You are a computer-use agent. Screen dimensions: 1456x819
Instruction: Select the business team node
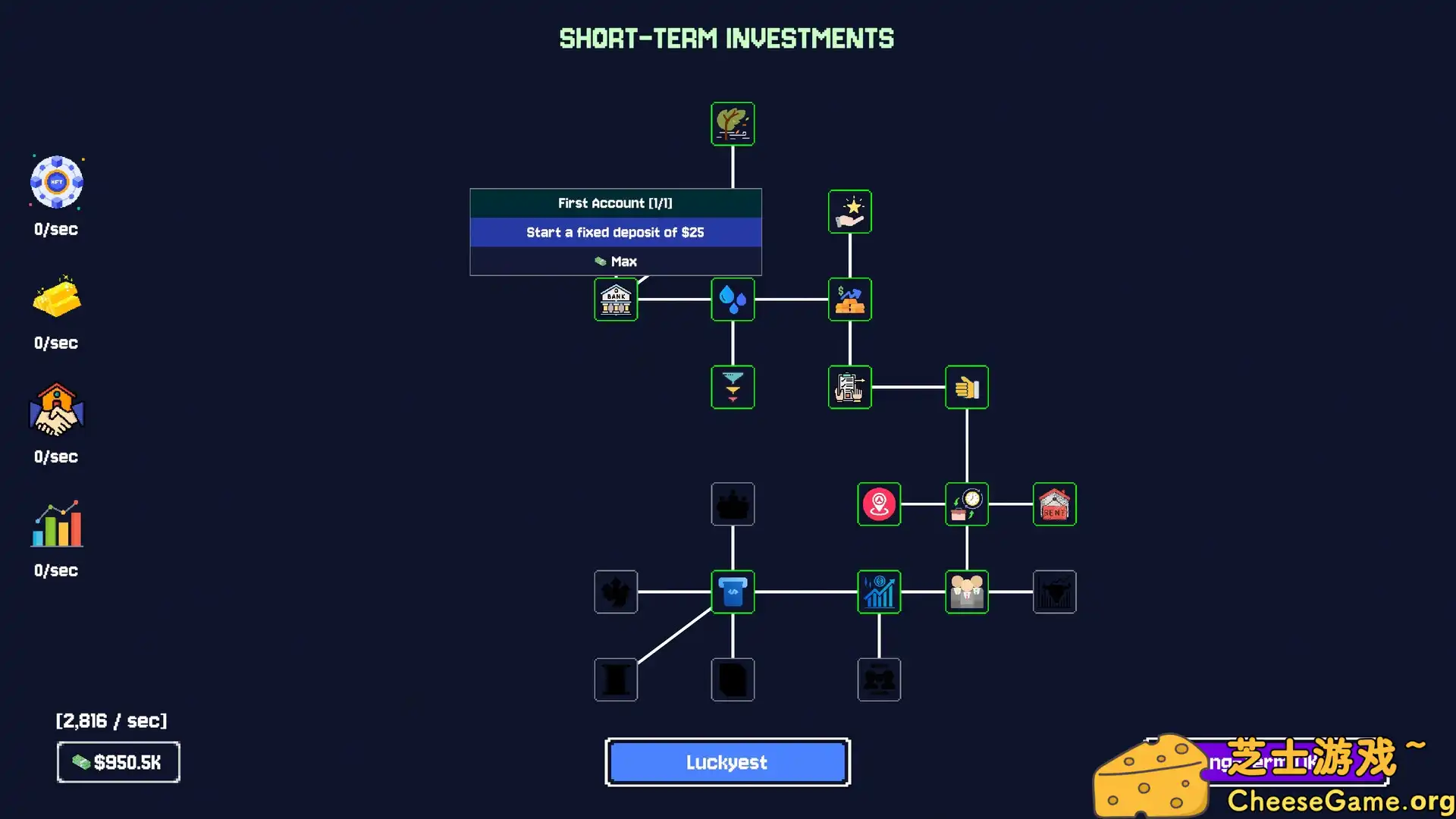tap(967, 592)
